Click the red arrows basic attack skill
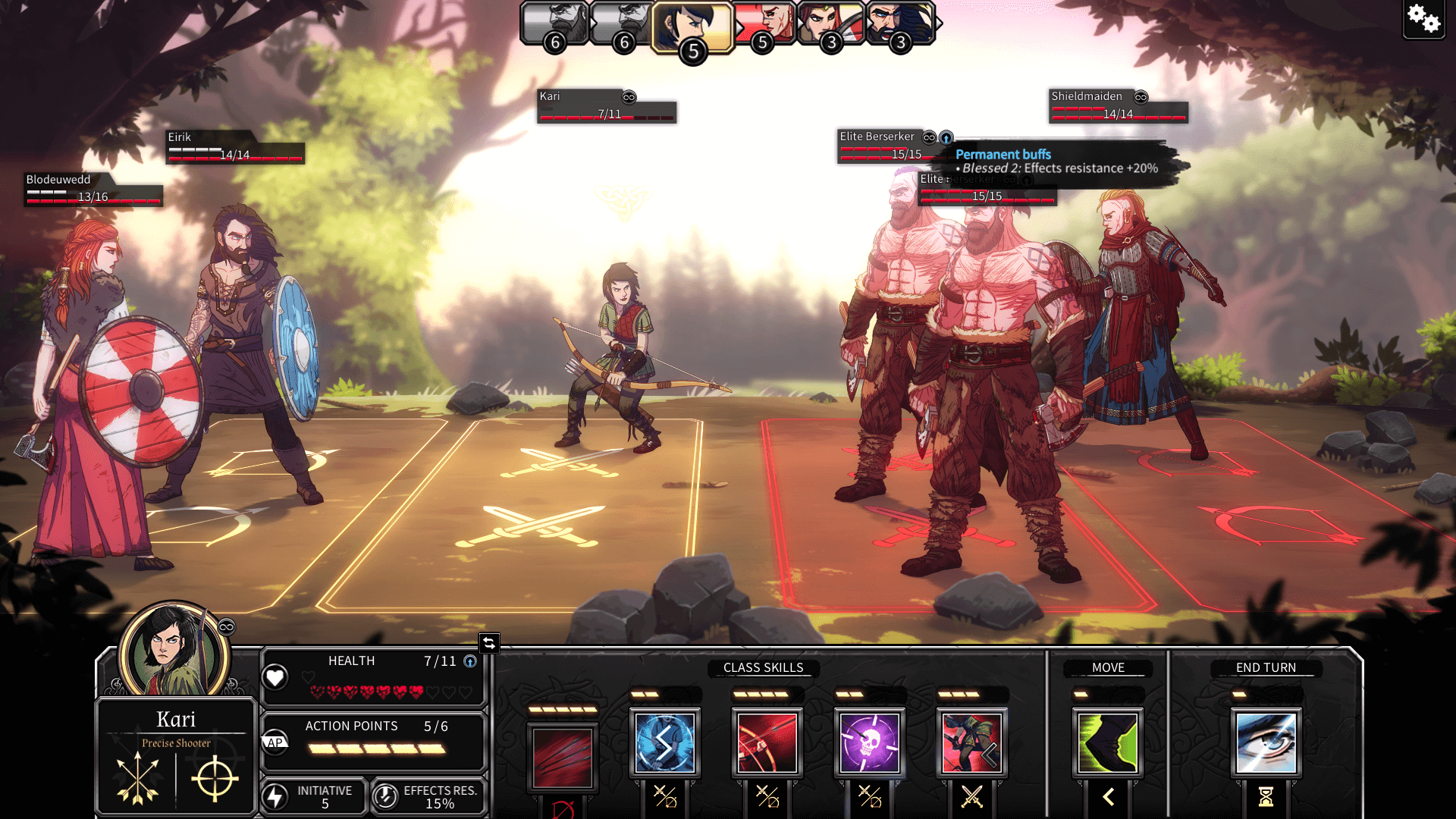Screen dimensions: 1456x819 tap(562, 757)
